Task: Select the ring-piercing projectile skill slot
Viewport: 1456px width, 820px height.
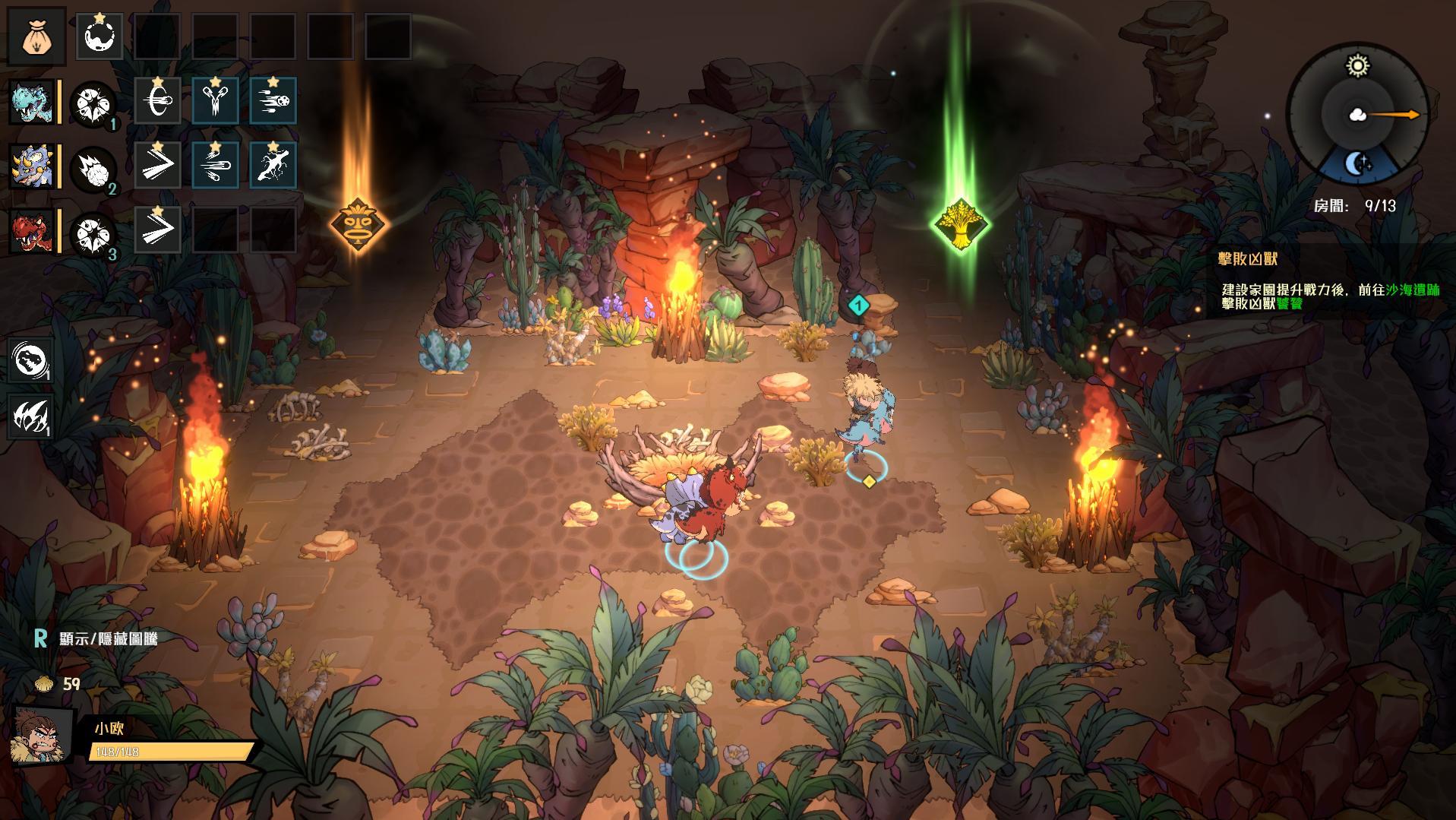Action: [158, 100]
